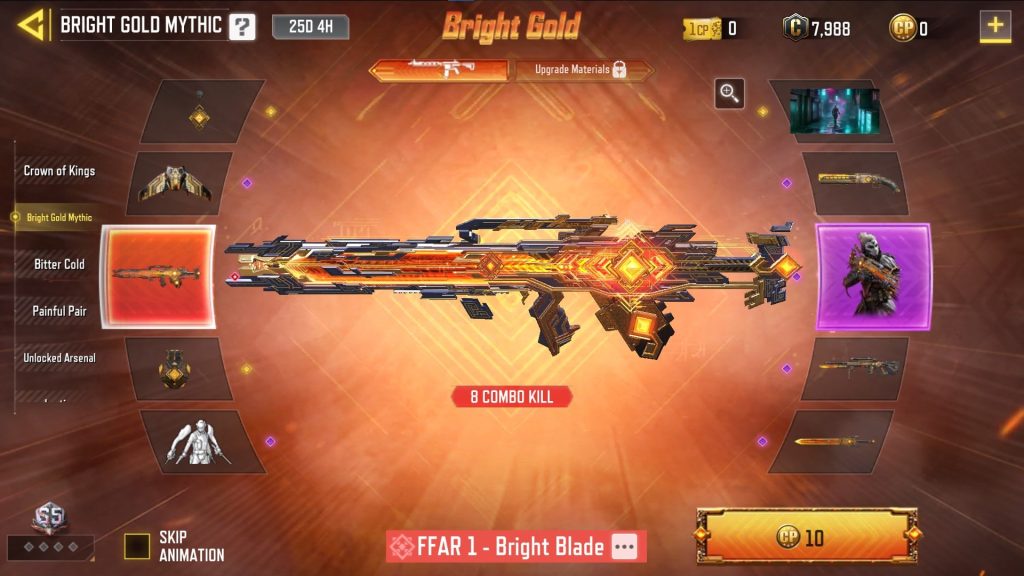The height and width of the screenshot is (576, 1024).
Task: Open Crown of Kings draw
Action: pyautogui.click(x=59, y=171)
